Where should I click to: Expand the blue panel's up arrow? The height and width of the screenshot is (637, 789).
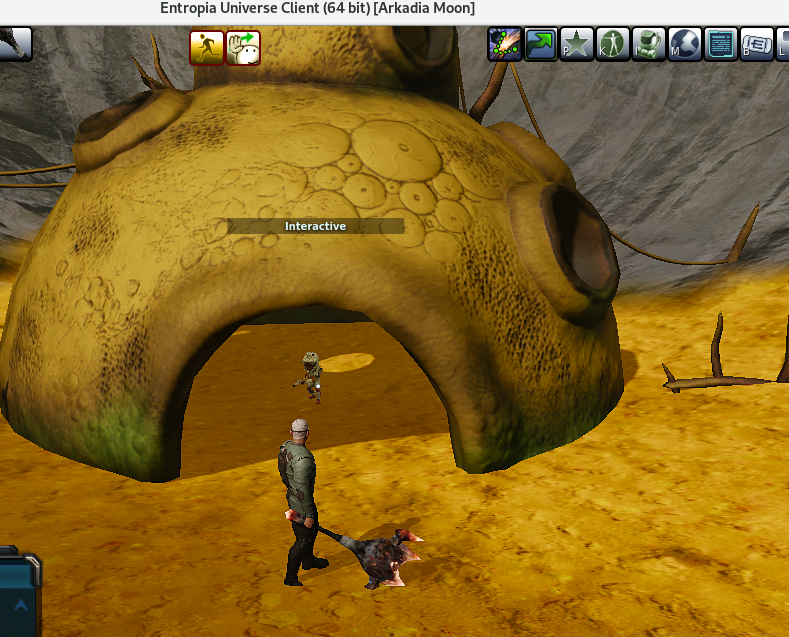[x=19, y=604]
